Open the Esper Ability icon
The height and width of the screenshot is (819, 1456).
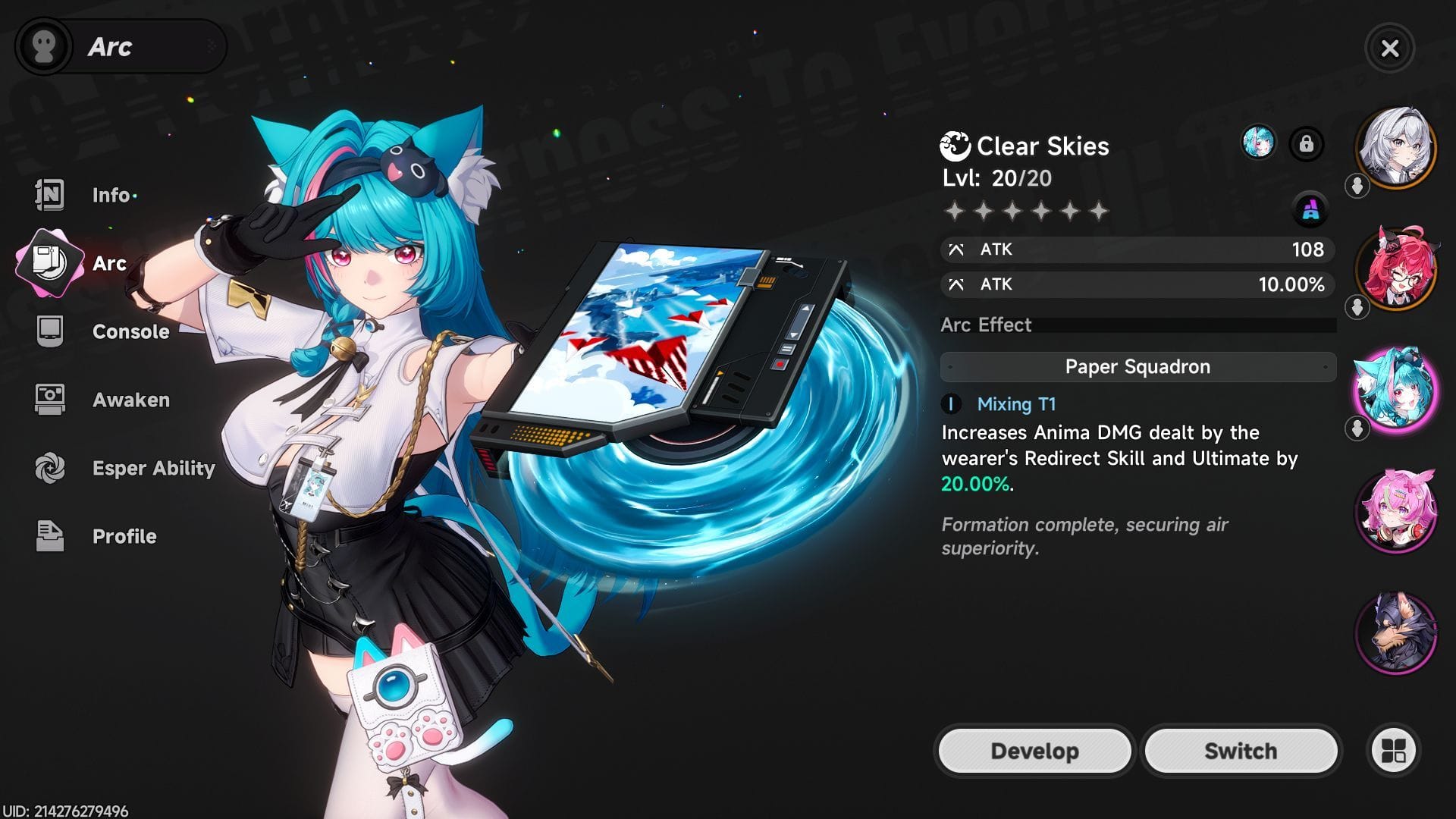[48, 468]
